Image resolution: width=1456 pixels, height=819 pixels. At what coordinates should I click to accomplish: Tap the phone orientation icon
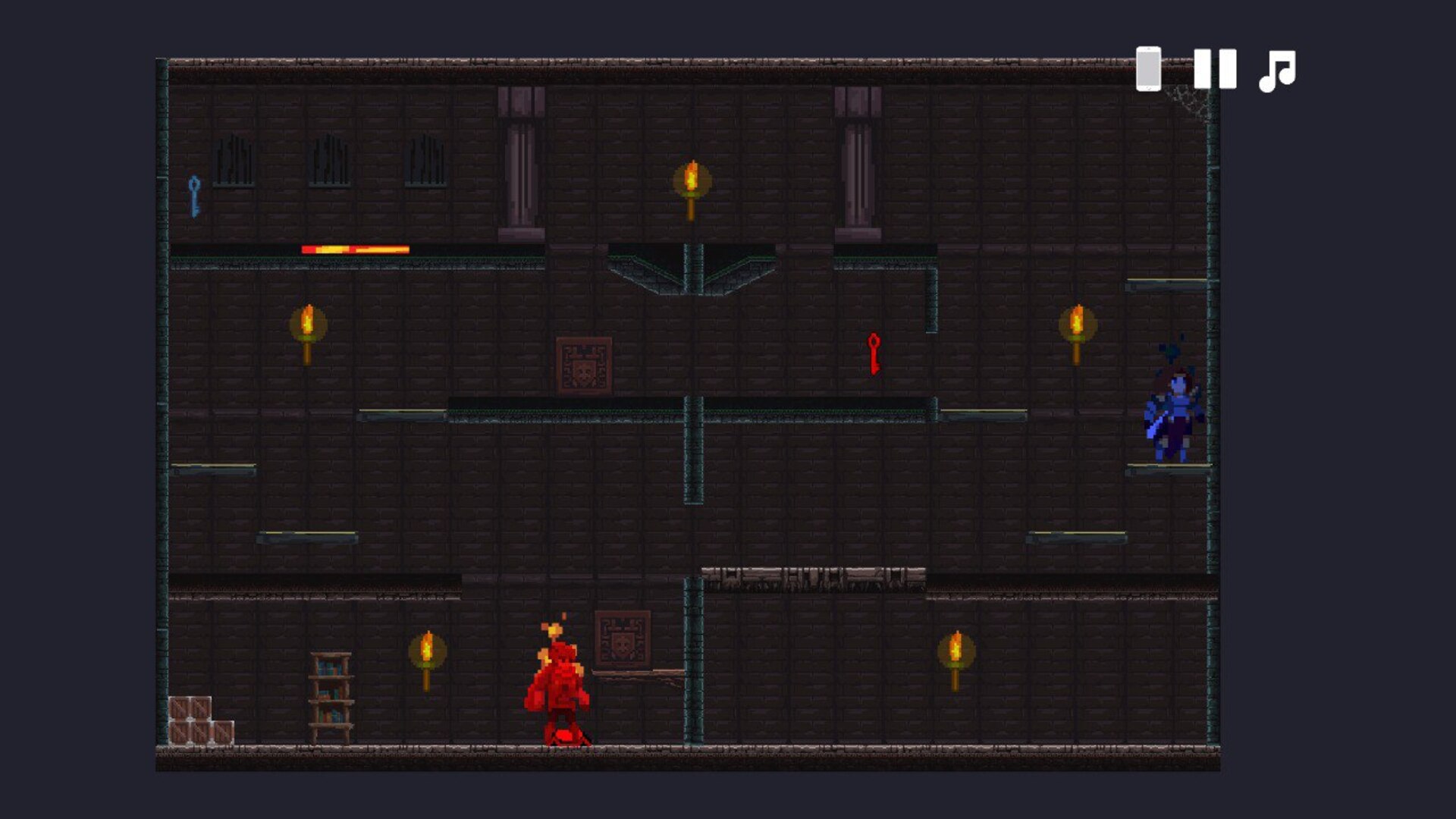(x=1147, y=70)
